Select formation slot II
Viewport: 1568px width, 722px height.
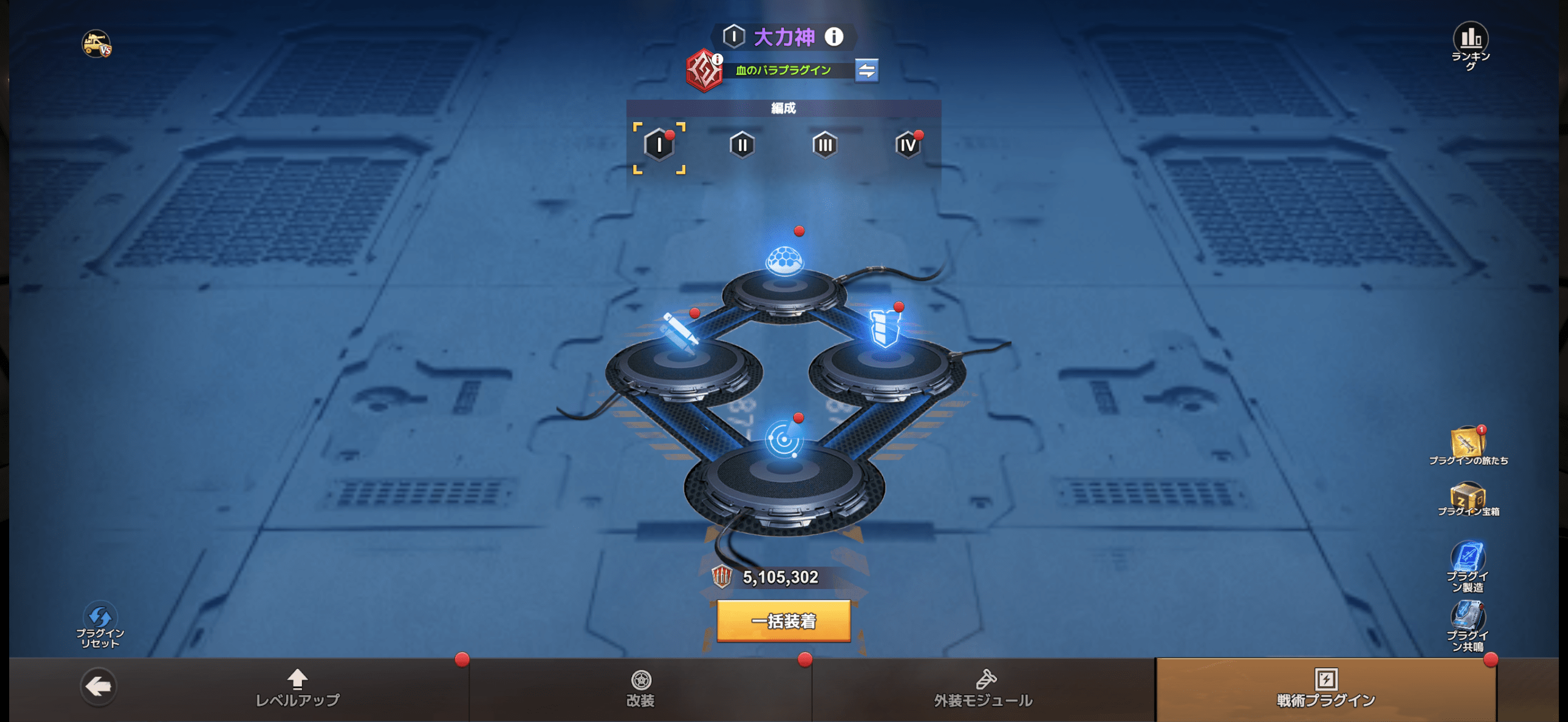[x=742, y=145]
